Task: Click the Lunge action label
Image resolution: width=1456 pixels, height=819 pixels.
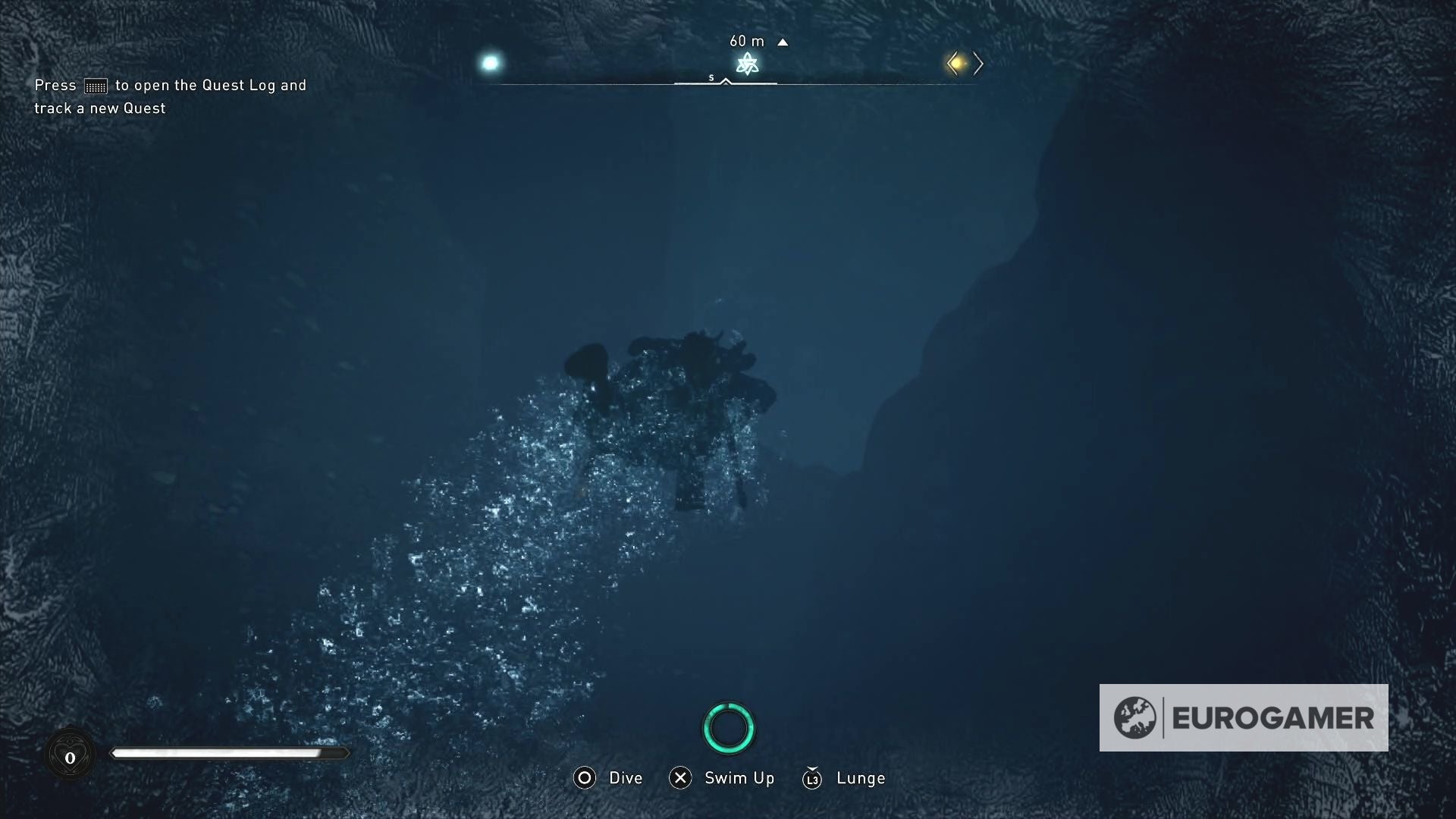Action: click(x=860, y=778)
